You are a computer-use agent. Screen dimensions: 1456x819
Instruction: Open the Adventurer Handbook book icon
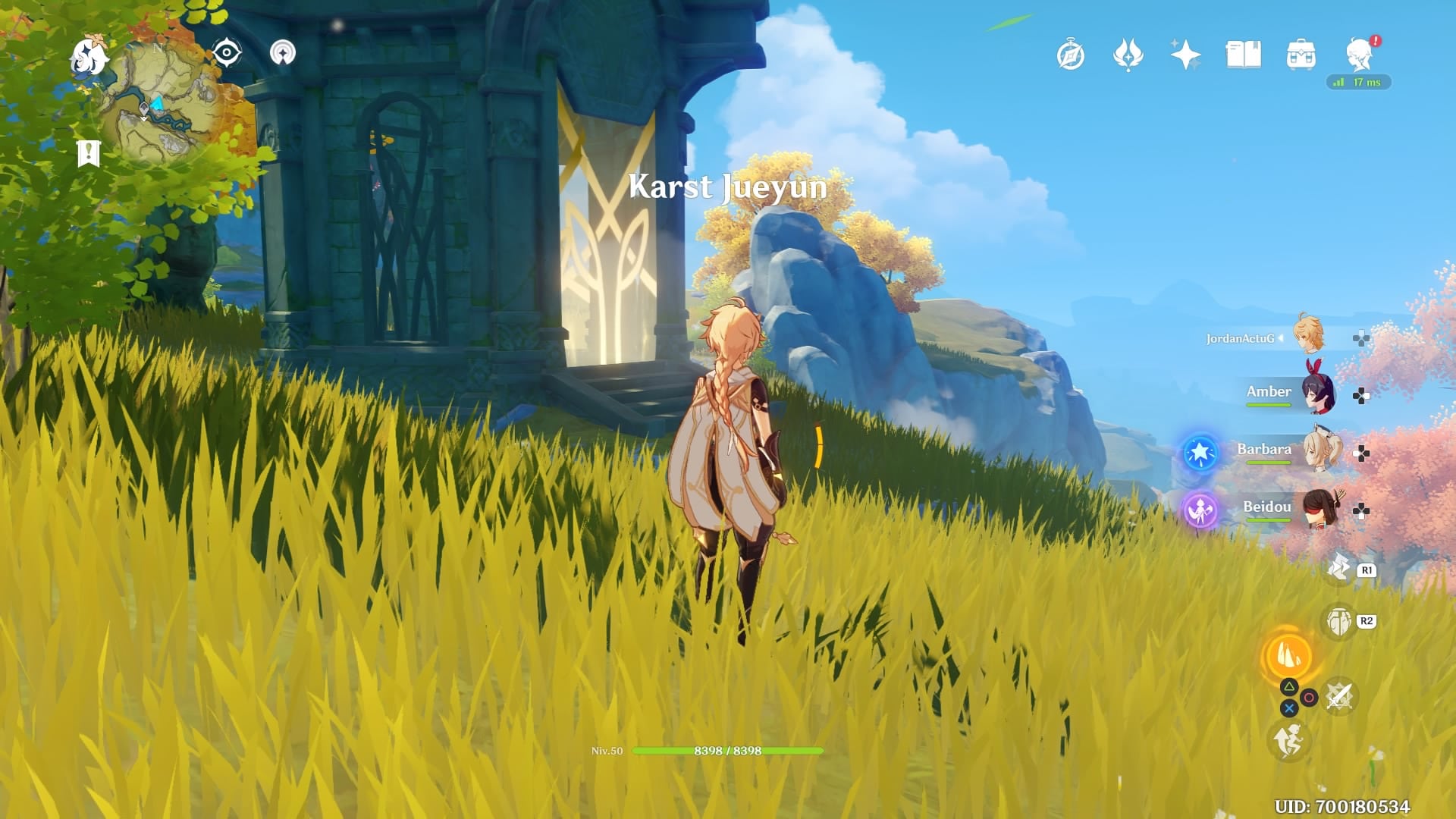coord(1243,55)
